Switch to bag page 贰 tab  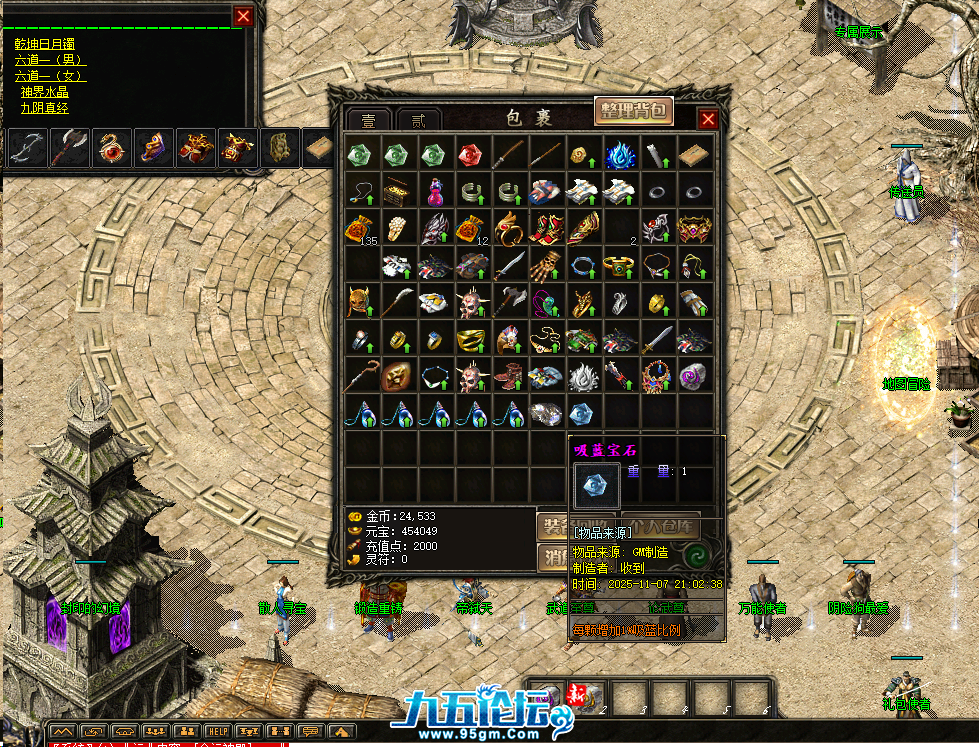tap(418, 120)
